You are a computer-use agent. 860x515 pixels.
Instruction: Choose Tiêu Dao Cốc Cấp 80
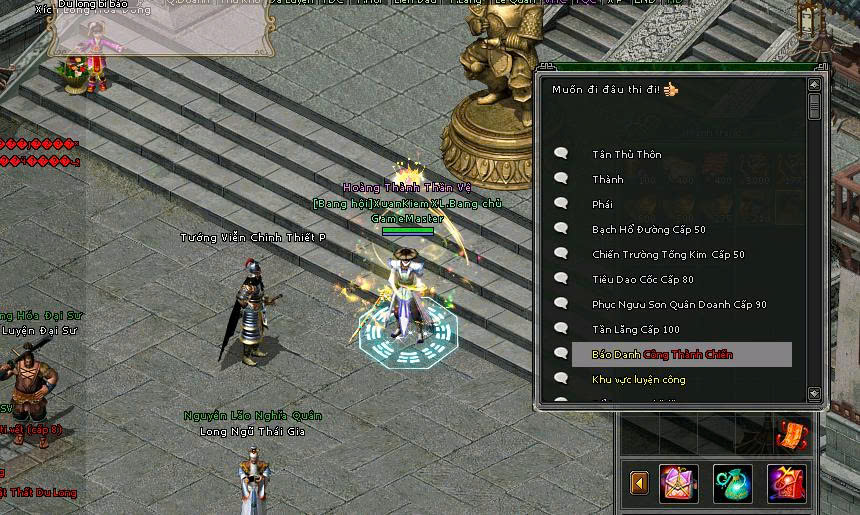coord(642,279)
